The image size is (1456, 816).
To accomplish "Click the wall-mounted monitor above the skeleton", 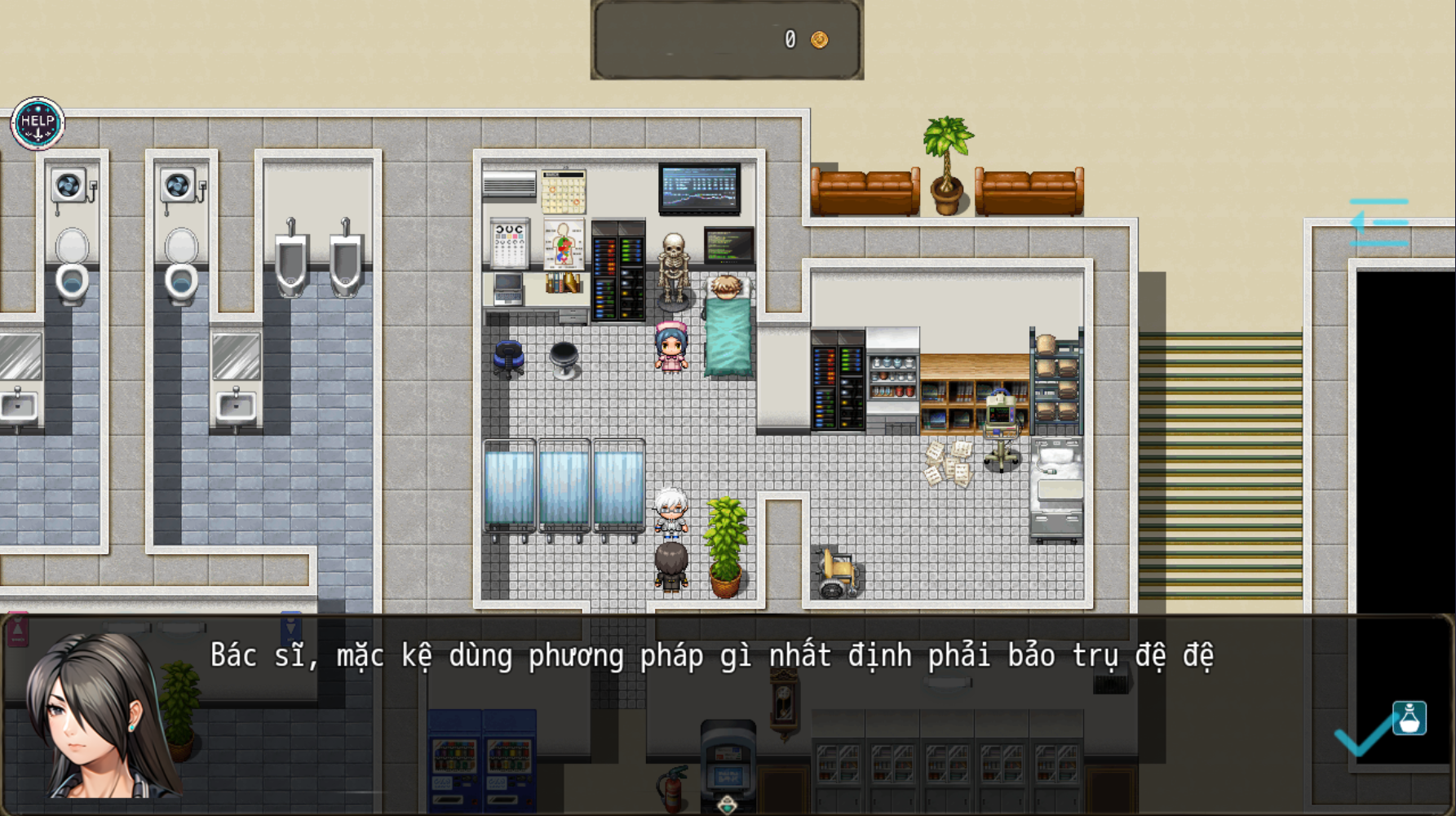I will (700, 186).
